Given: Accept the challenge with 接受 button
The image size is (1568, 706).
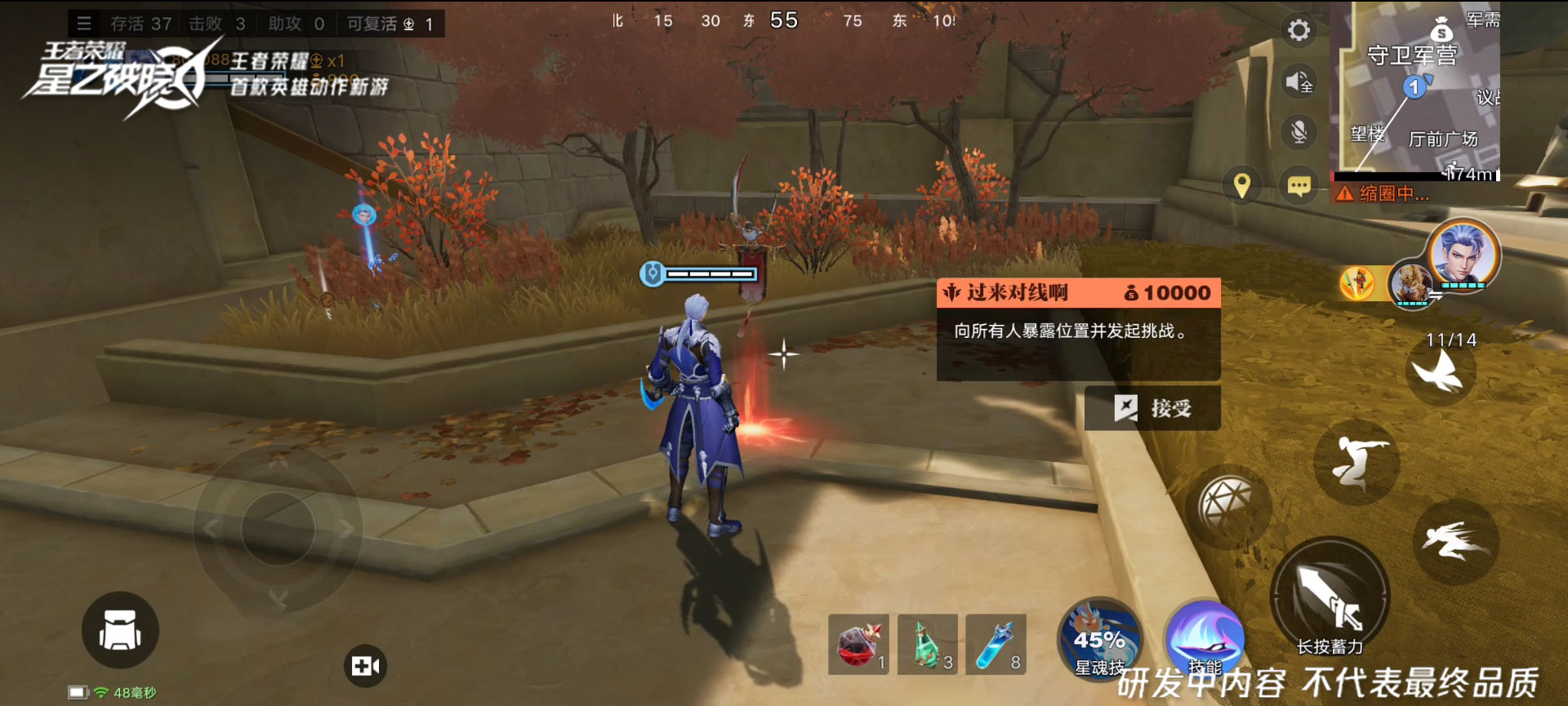Looking at the screenshot, I should coord(1152,408).
